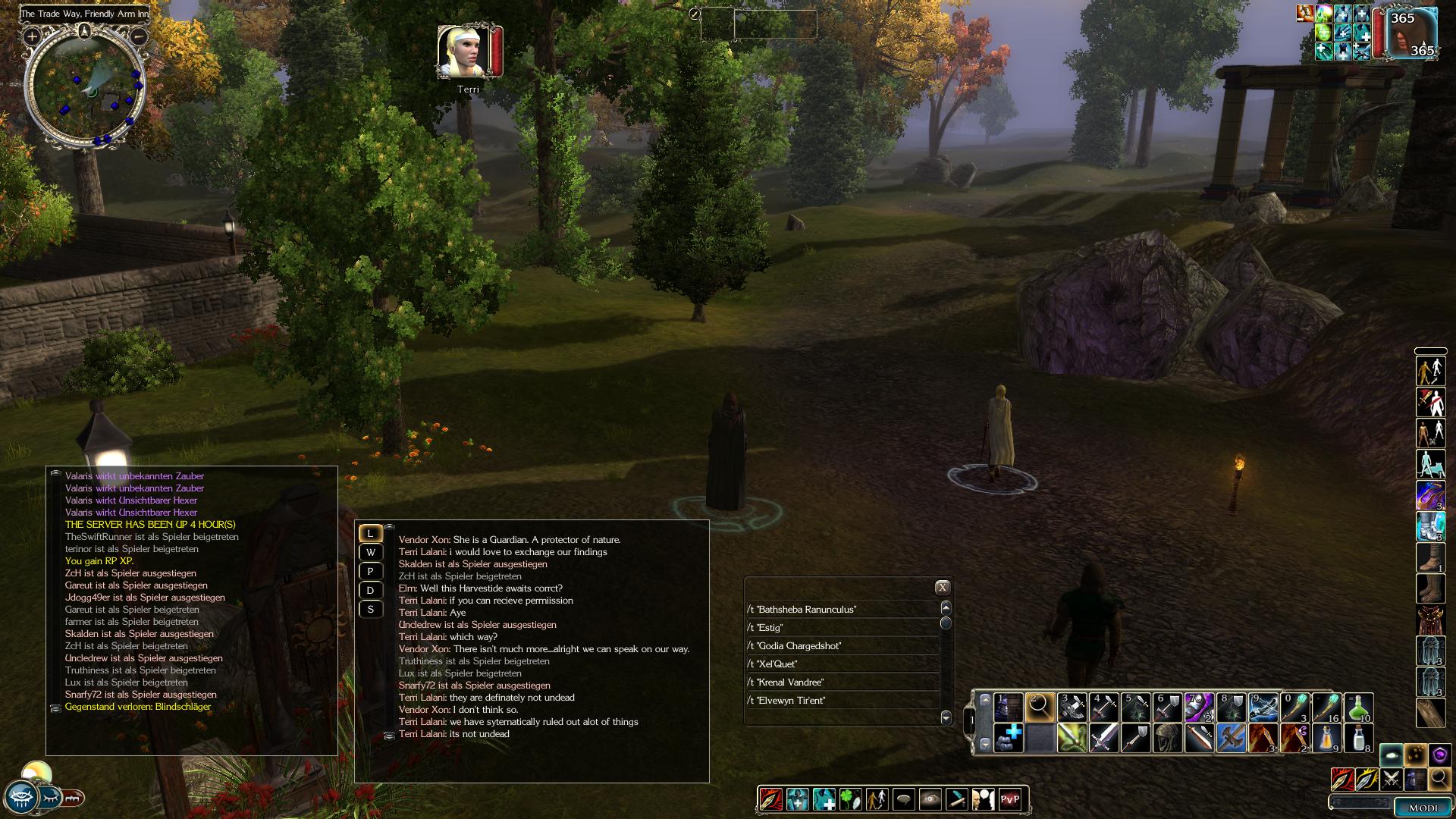
Task: Use the green potion hotbar slot
Action: [x=1358, y=708]
